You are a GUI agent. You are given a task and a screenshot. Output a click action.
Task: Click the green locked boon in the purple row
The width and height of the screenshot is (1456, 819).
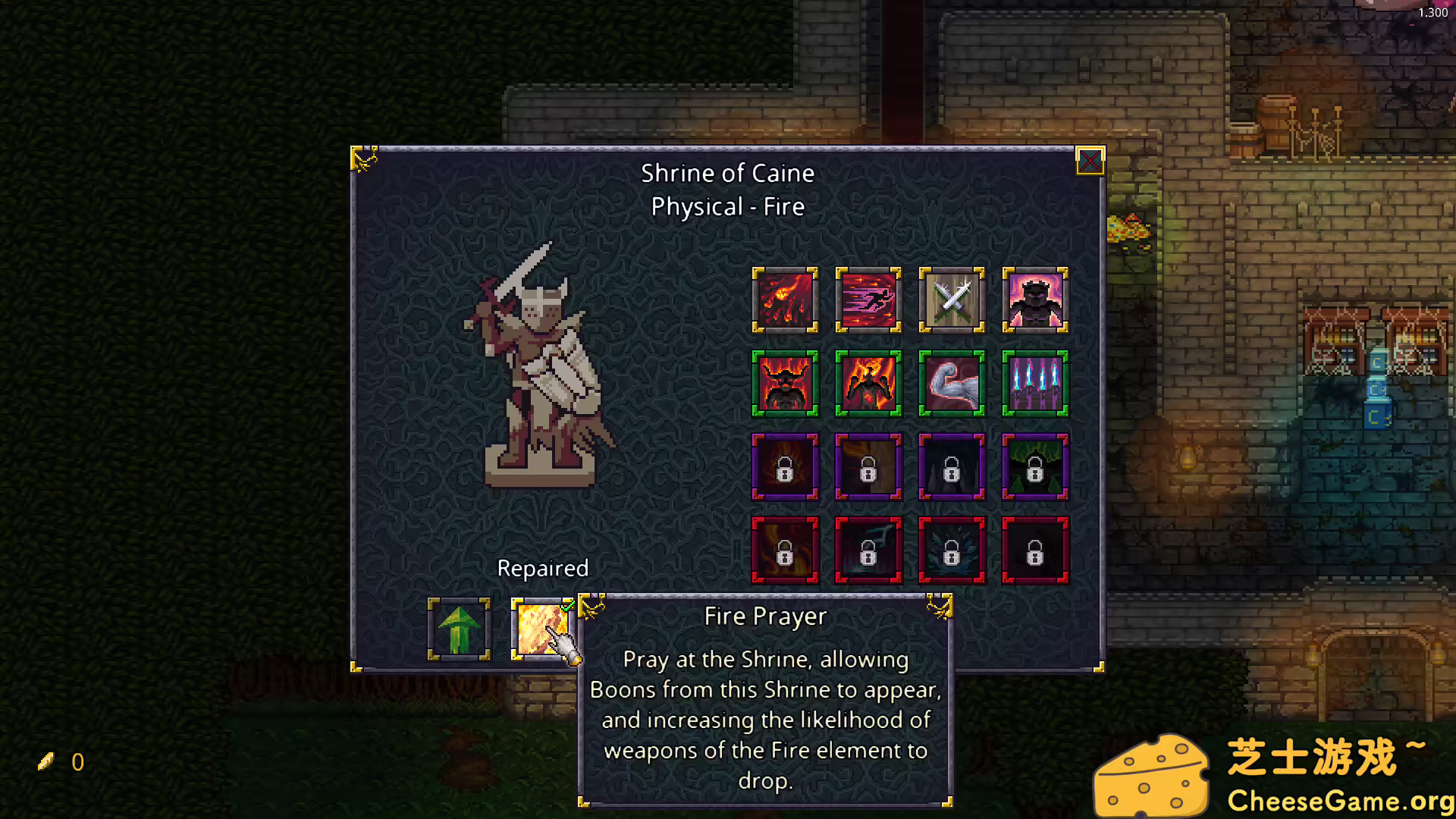pyautogui.click(x=1035, y=467)
